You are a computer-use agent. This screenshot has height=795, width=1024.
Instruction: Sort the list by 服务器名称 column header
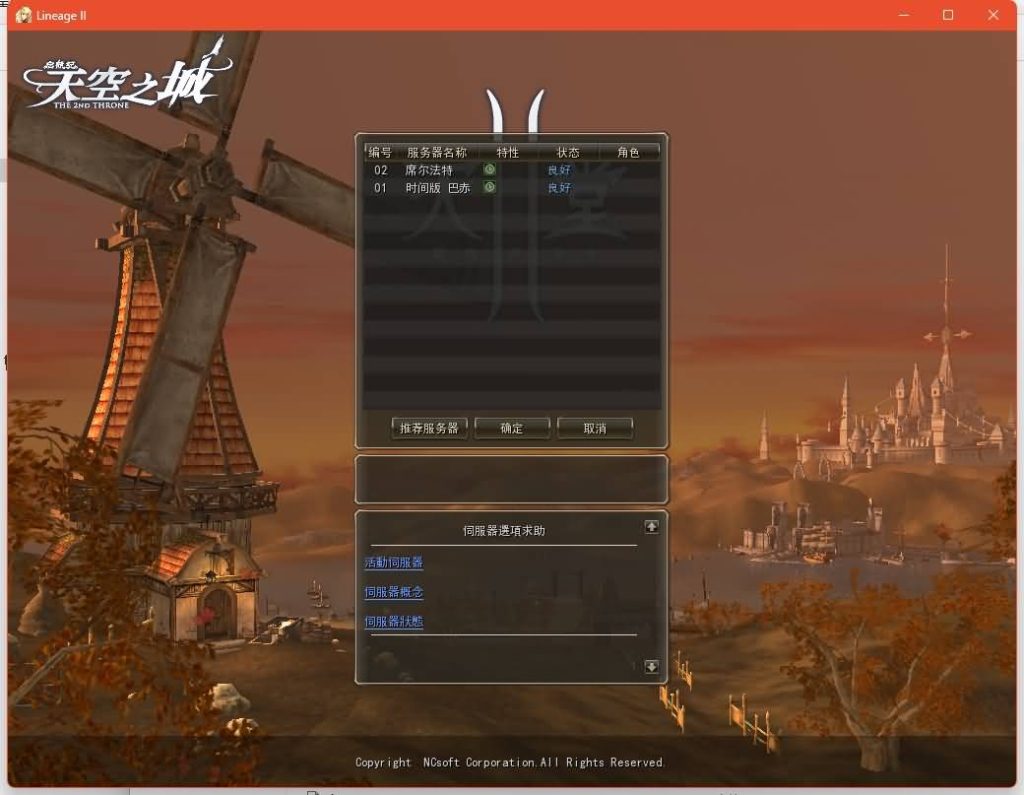(x=437, y=153)
